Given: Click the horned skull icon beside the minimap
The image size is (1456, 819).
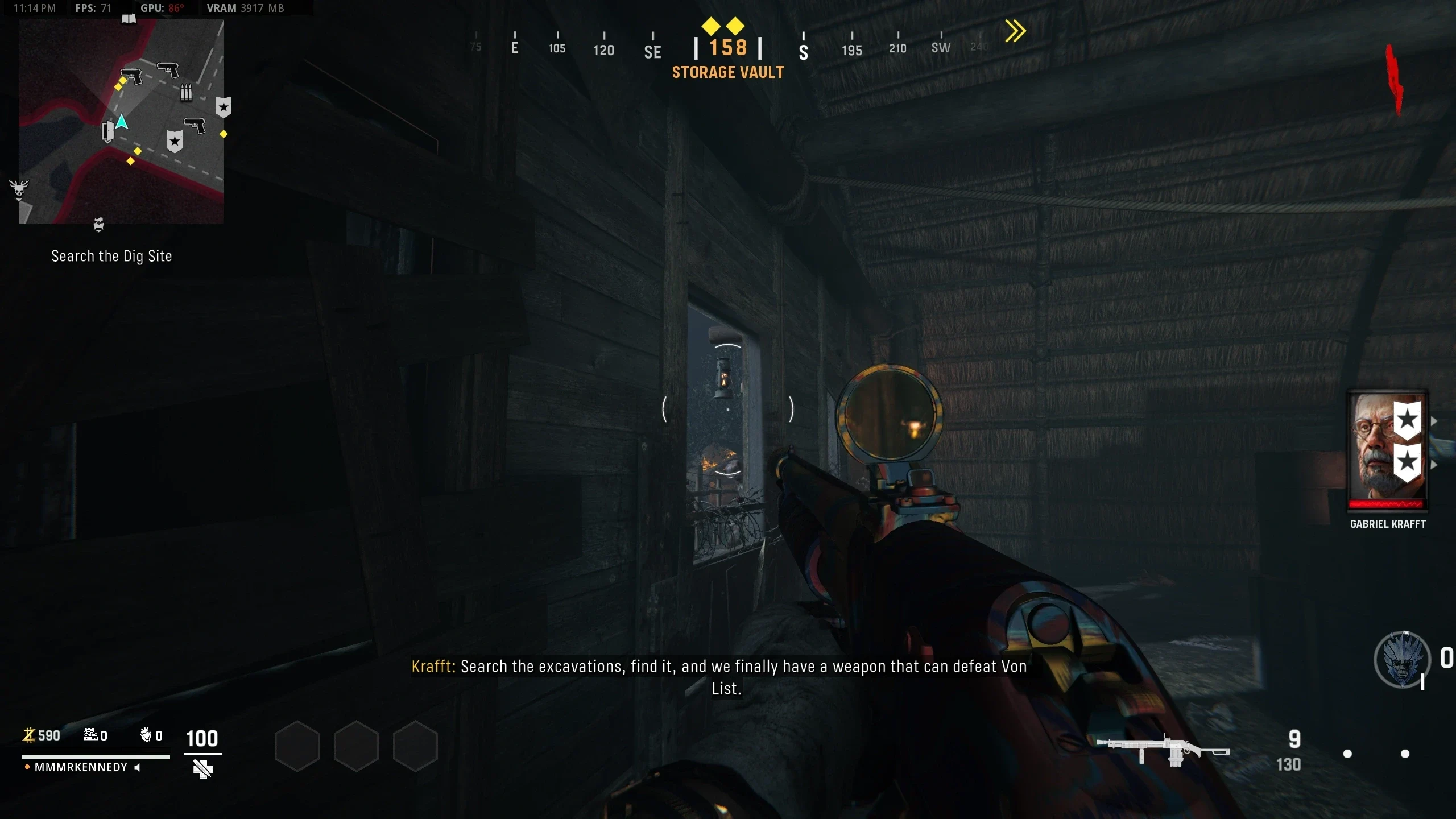Looking at the screenshot, I should [x=19, y=189].
